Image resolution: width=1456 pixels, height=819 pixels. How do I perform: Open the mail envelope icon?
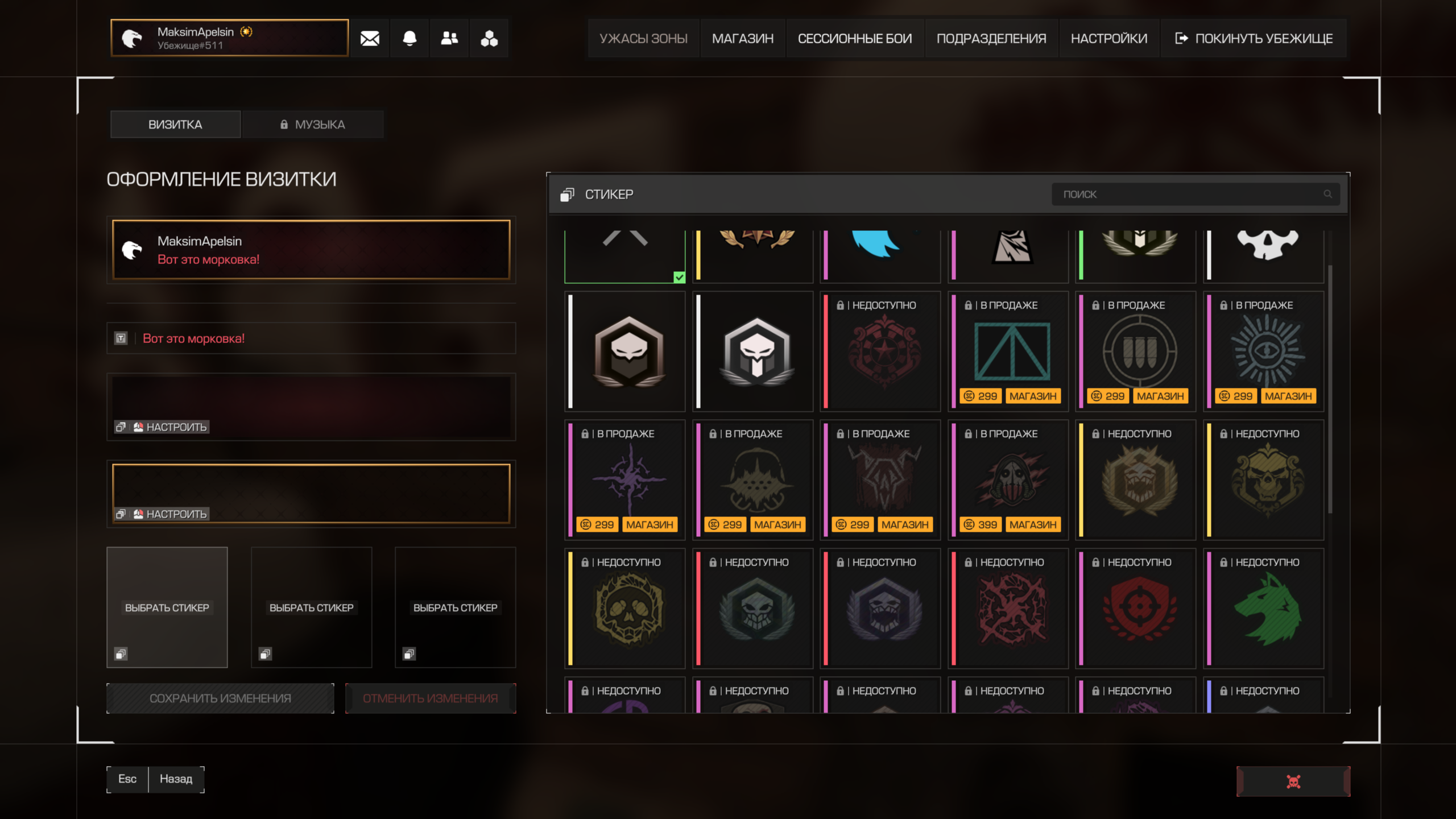tap(370, 38)
